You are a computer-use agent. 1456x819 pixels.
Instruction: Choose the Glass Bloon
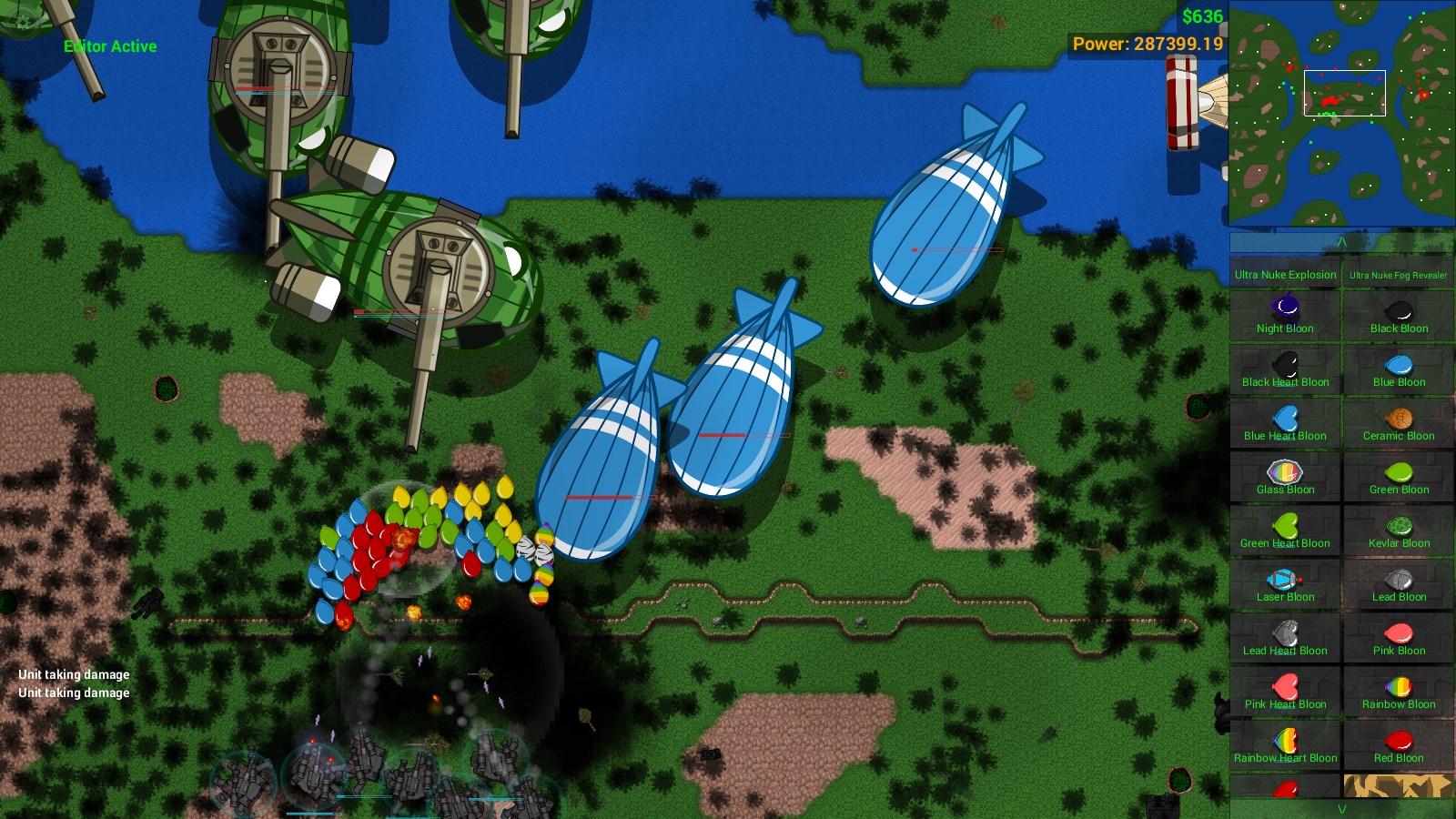coord(1285,476)
